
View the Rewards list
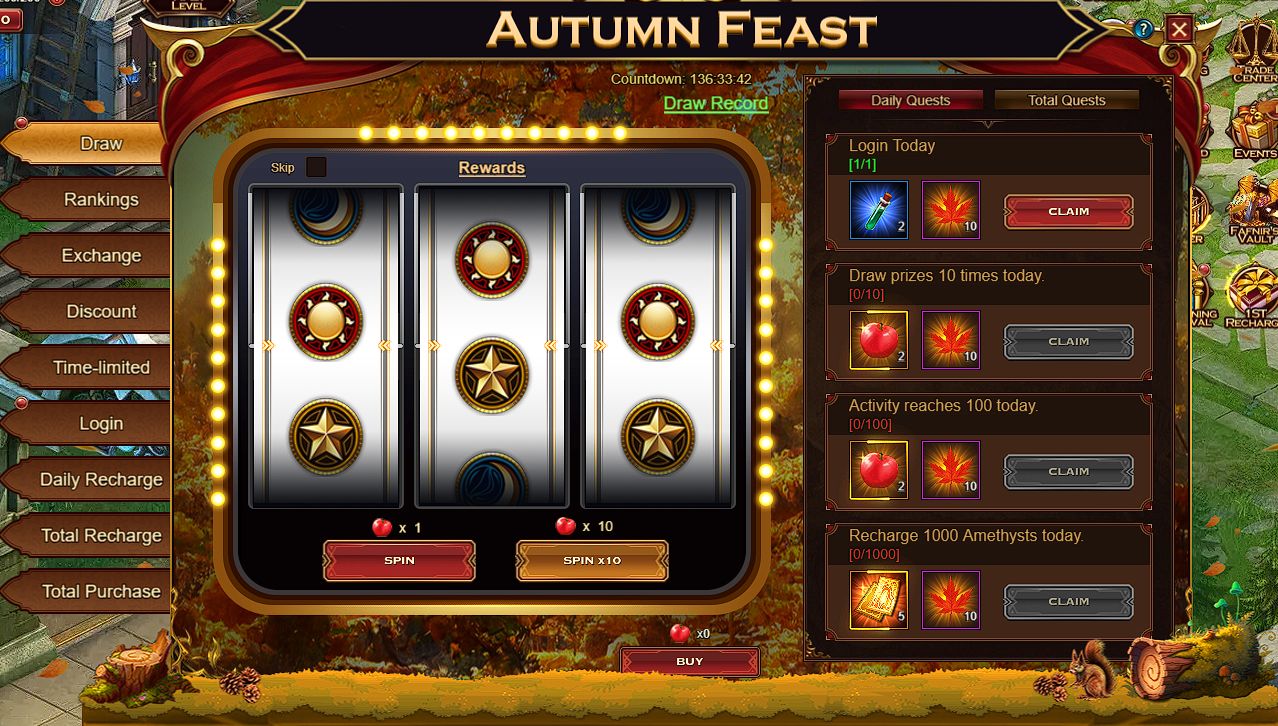point(491,168)
